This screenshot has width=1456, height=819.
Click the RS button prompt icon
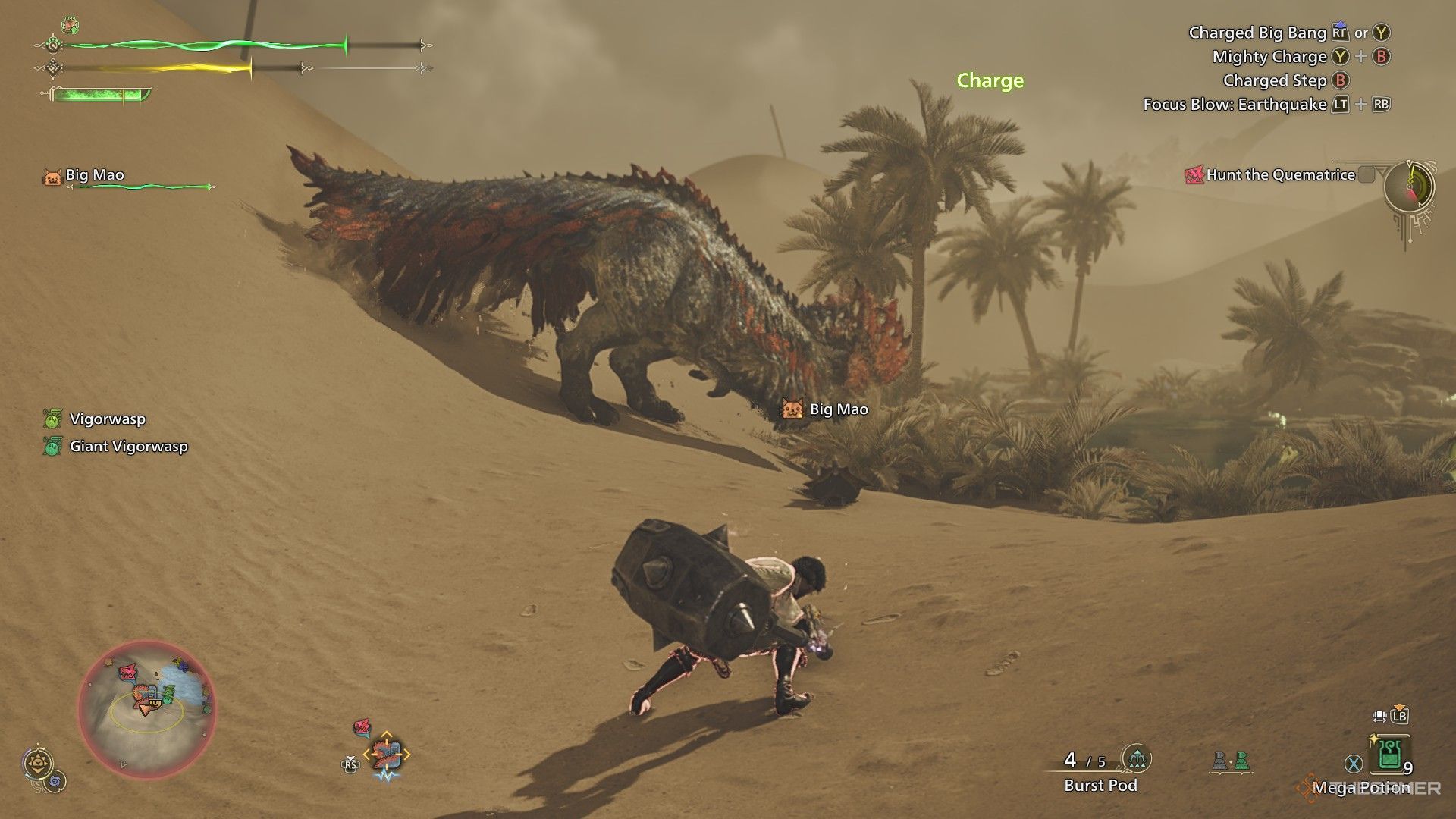click(x=350, y=764)
